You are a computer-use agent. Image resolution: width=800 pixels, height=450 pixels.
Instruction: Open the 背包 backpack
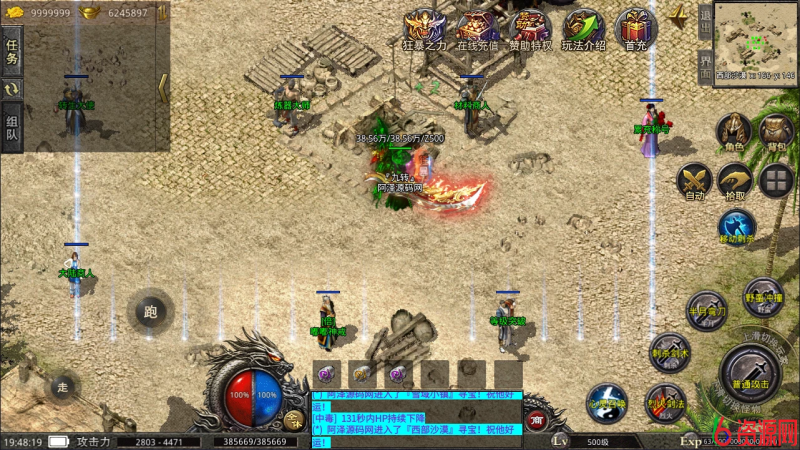coord(776,133)
